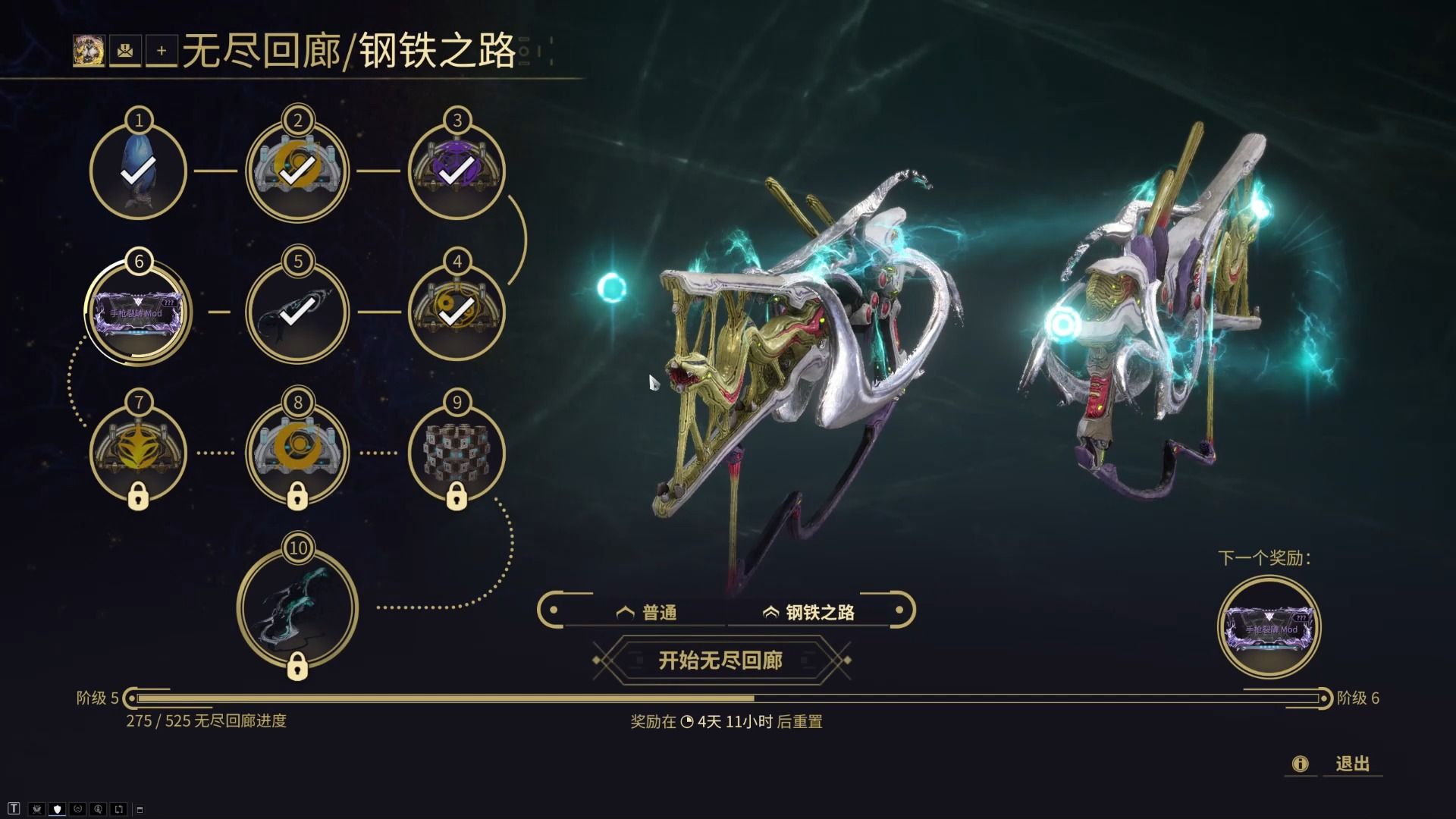Click the checkmarked reward node 4

coord(456,311)
